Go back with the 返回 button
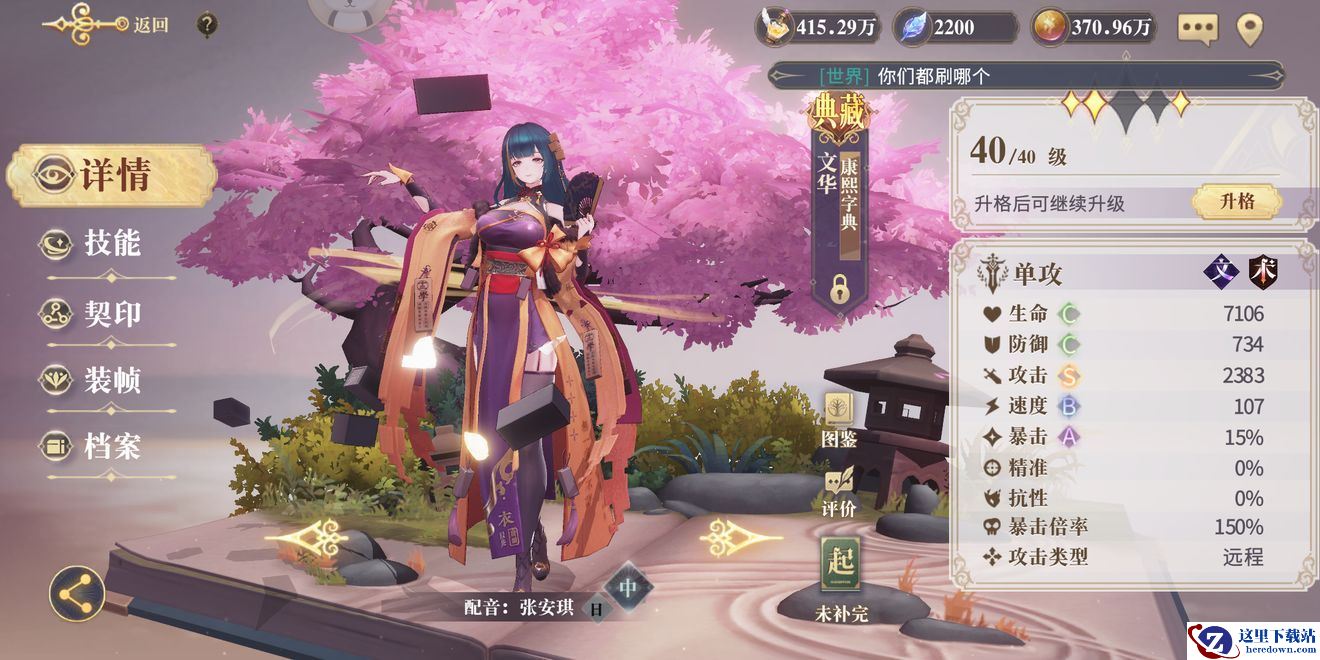Screen dimensions: 1320x660 click(x=108, y=25)
